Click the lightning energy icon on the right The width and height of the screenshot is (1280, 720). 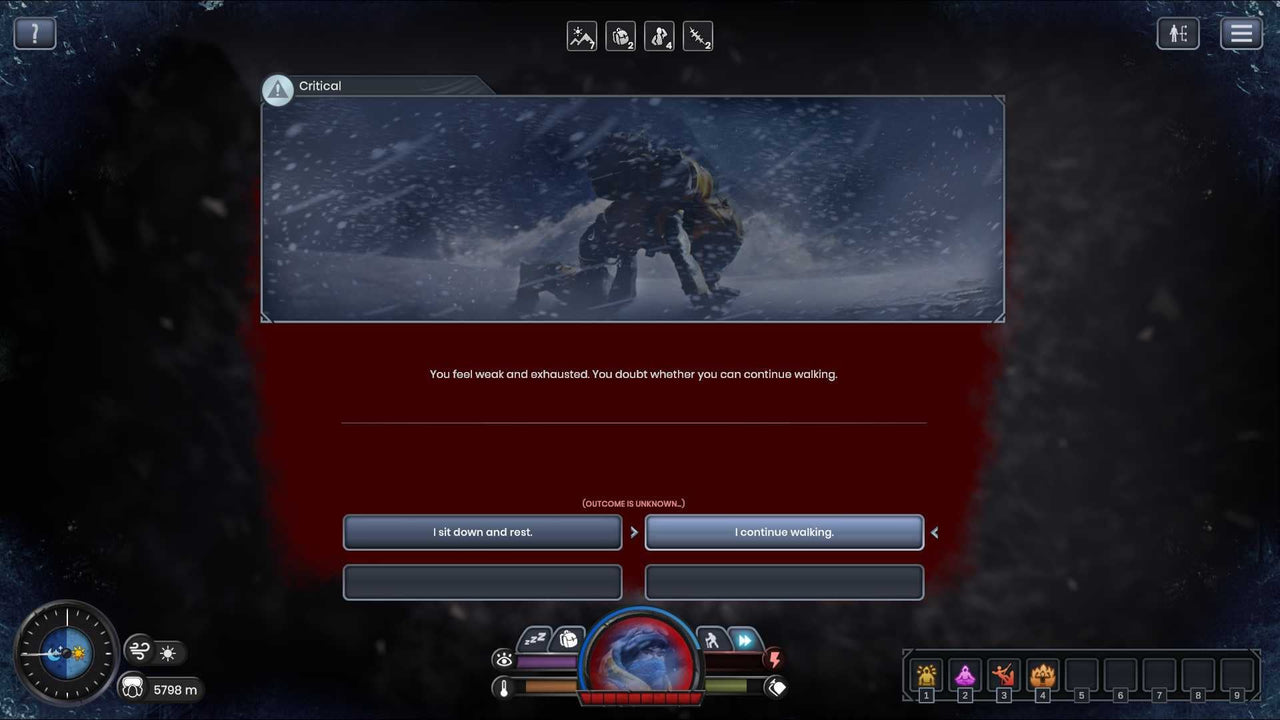[x=776, y=658]
